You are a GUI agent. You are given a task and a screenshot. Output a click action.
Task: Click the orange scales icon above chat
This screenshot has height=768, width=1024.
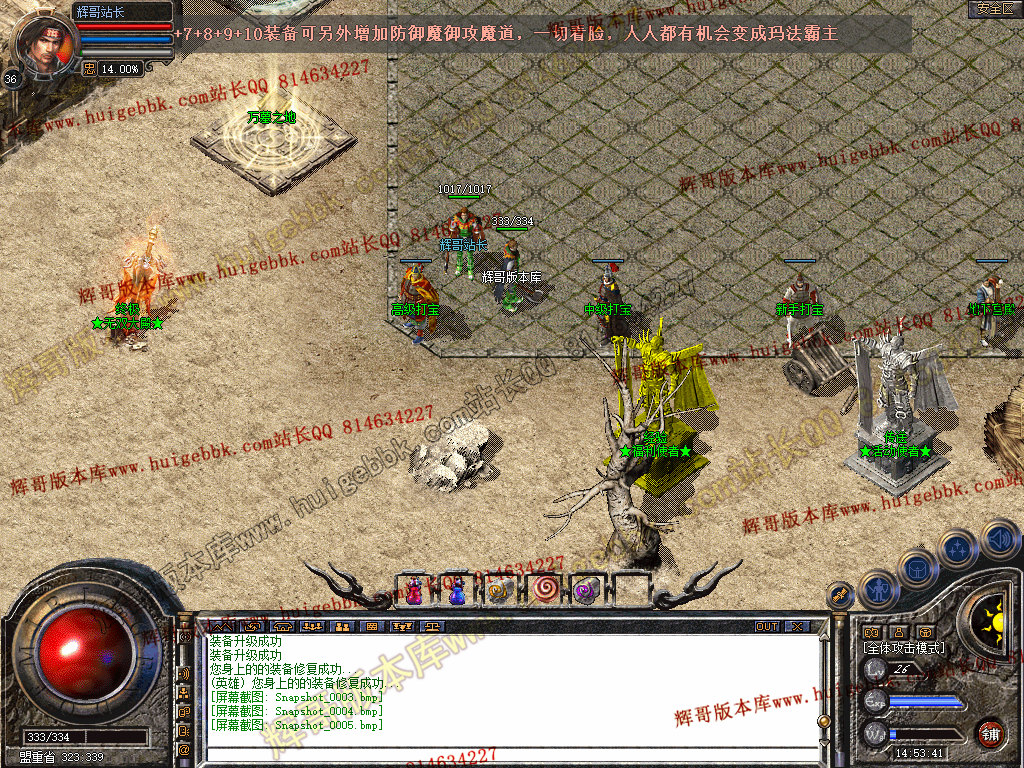tap(432, 627)
